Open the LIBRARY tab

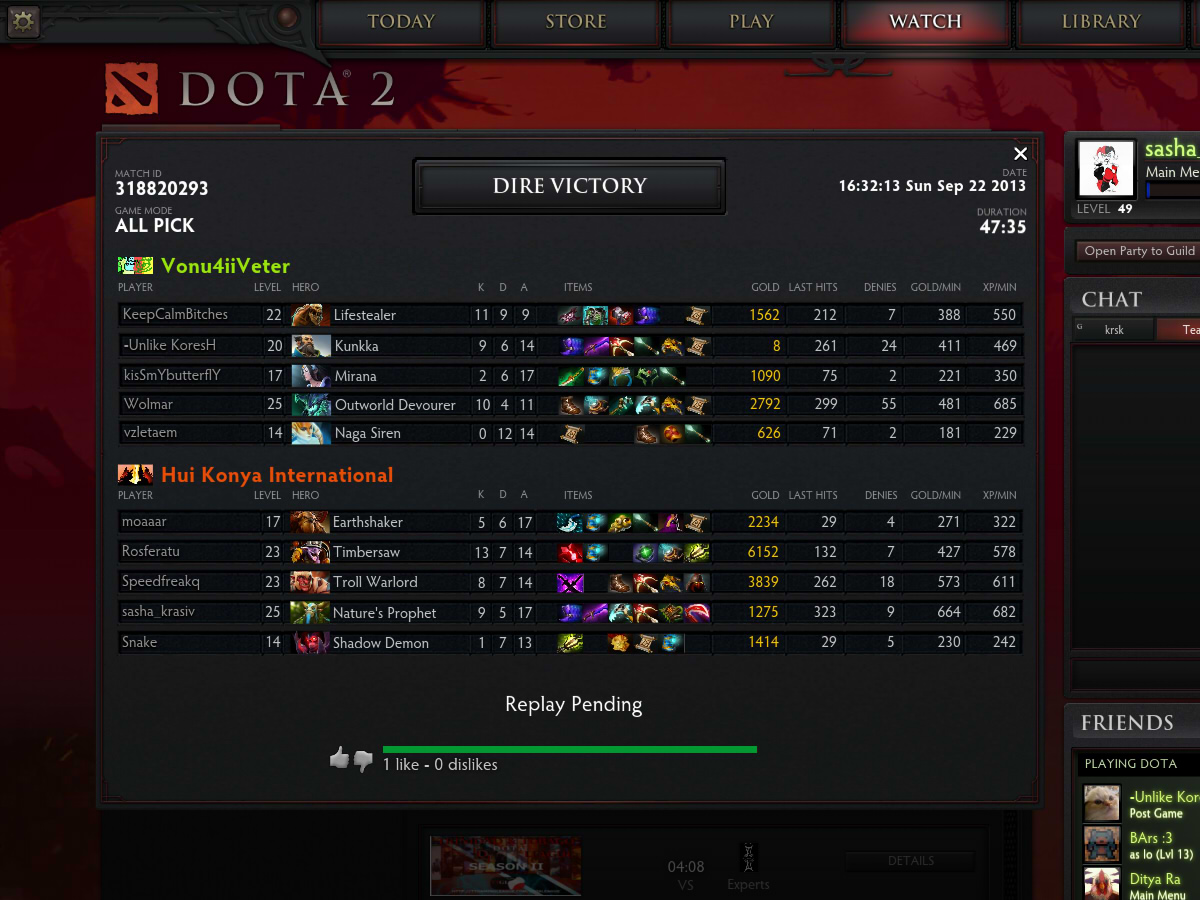click(1100, 22)
